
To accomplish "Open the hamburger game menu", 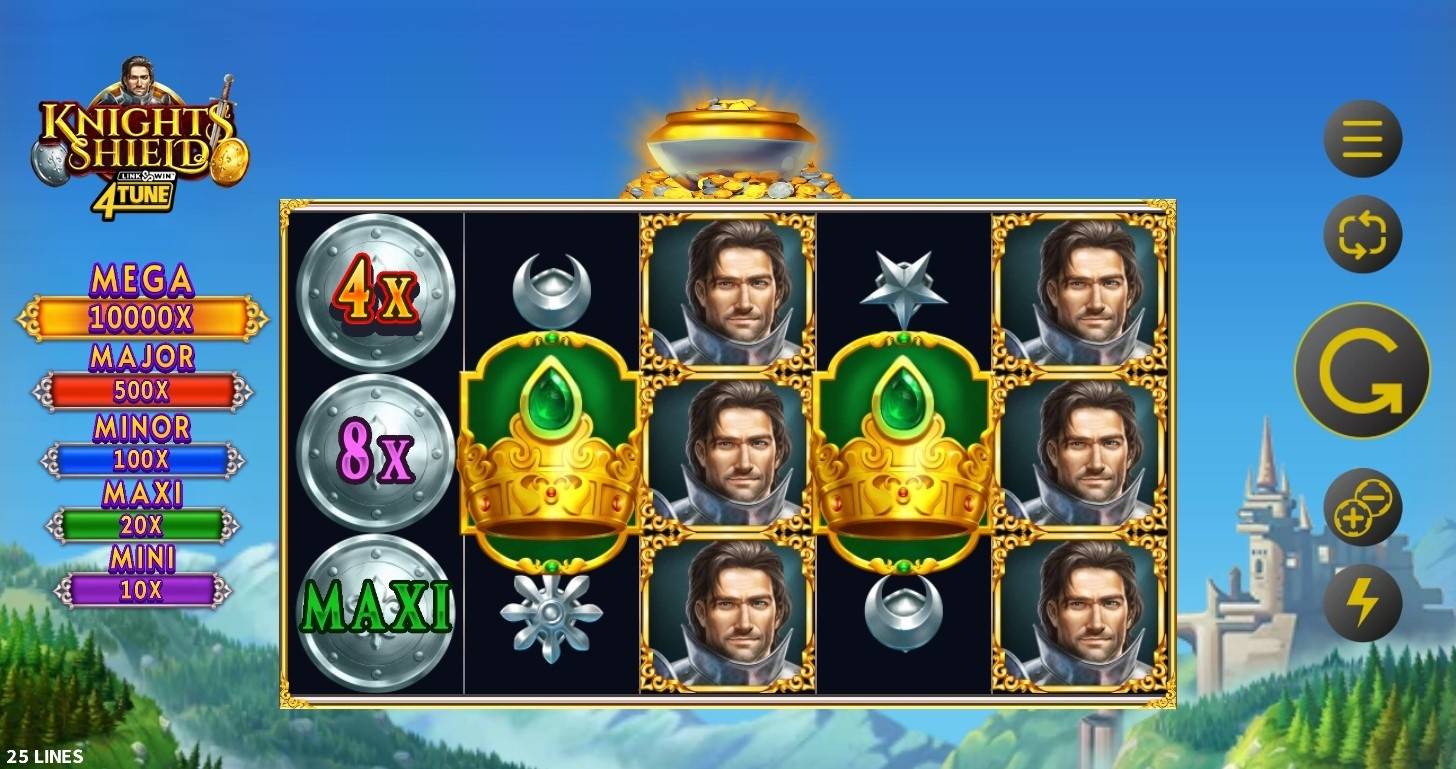I will [x=1362, y=139].
